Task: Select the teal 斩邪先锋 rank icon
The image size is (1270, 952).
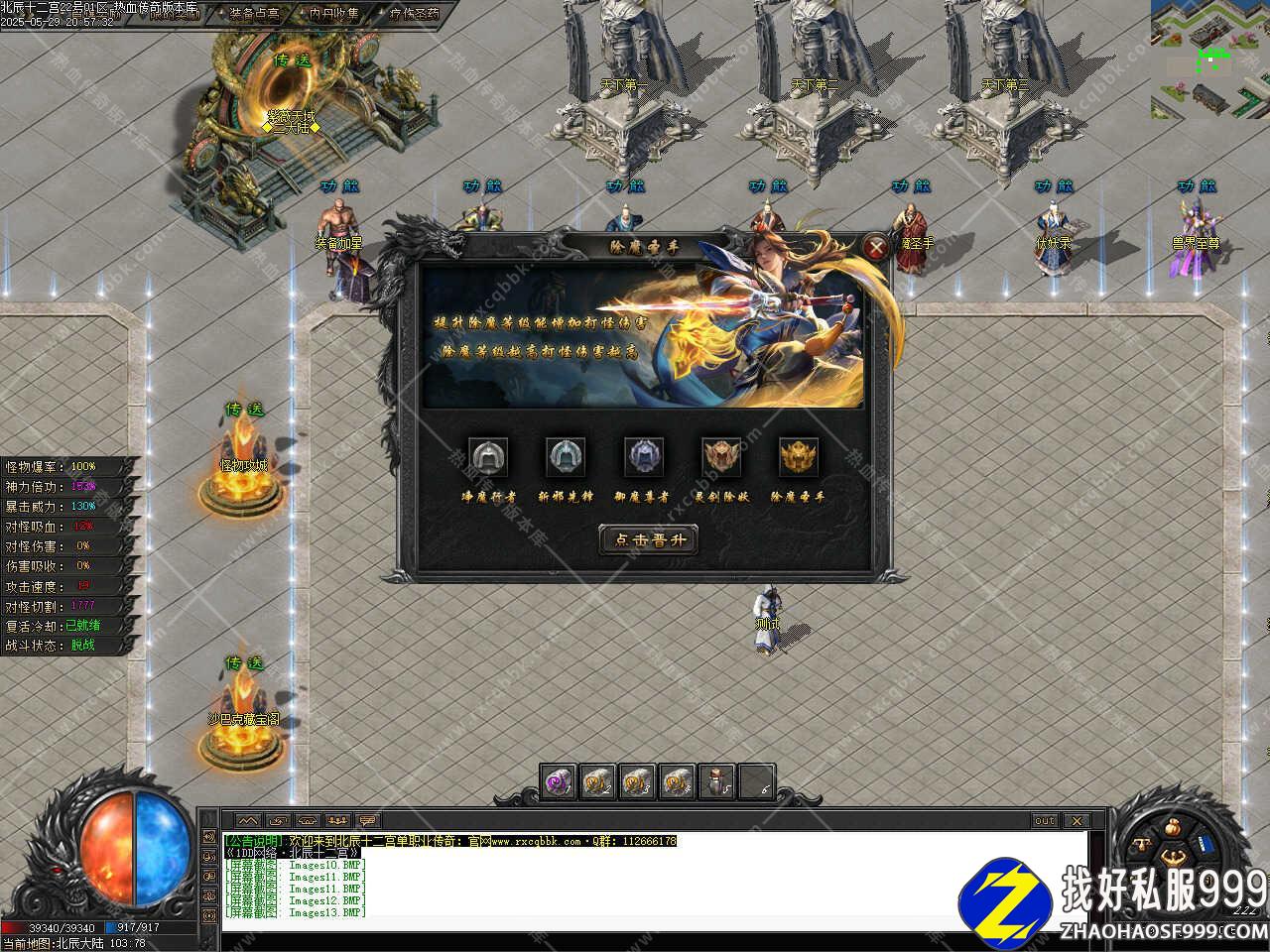Action: pyautogui.click(x=565, y=457)
